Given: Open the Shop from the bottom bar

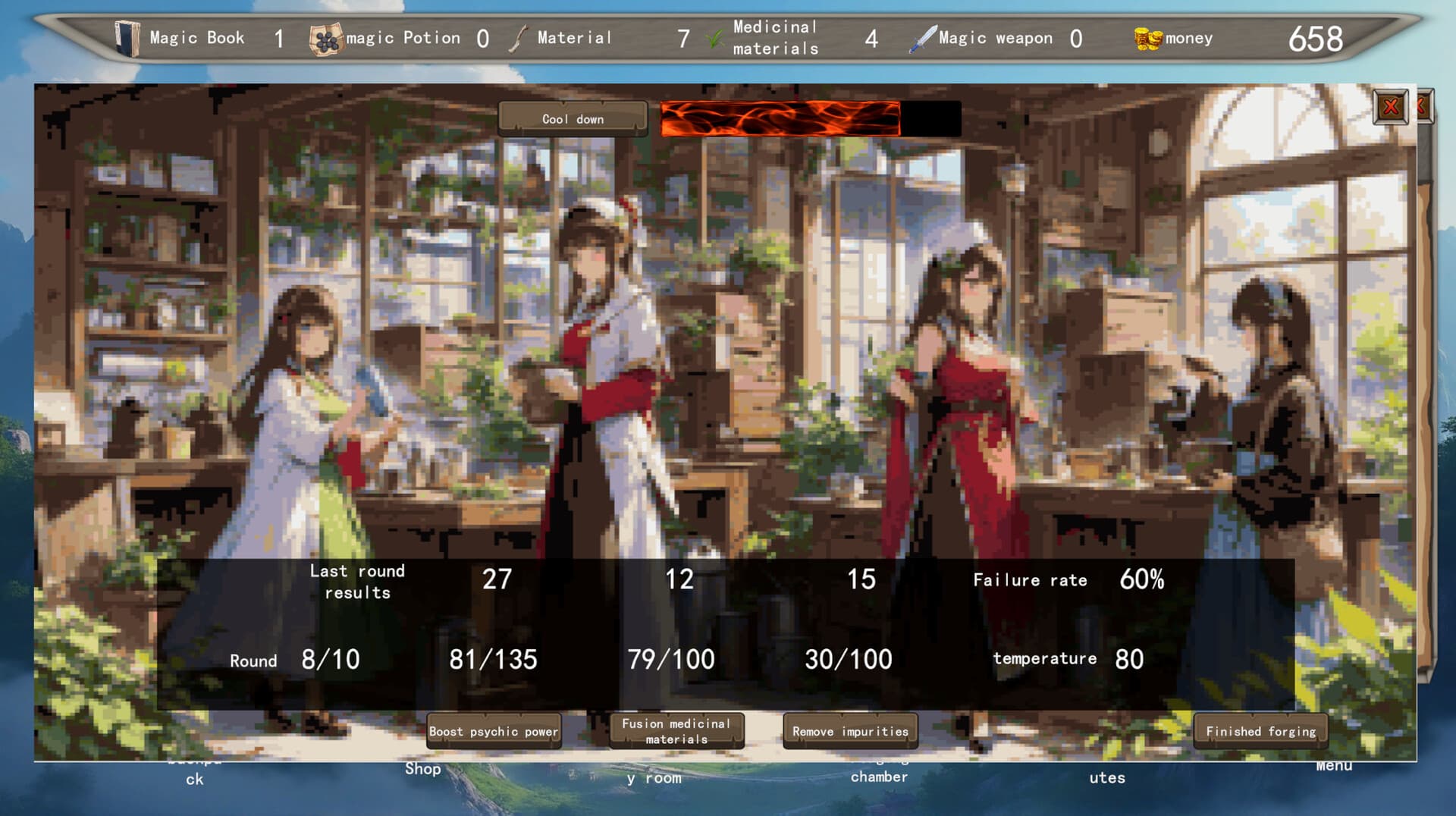Looking at the screenshot, I should coord(422,769).
